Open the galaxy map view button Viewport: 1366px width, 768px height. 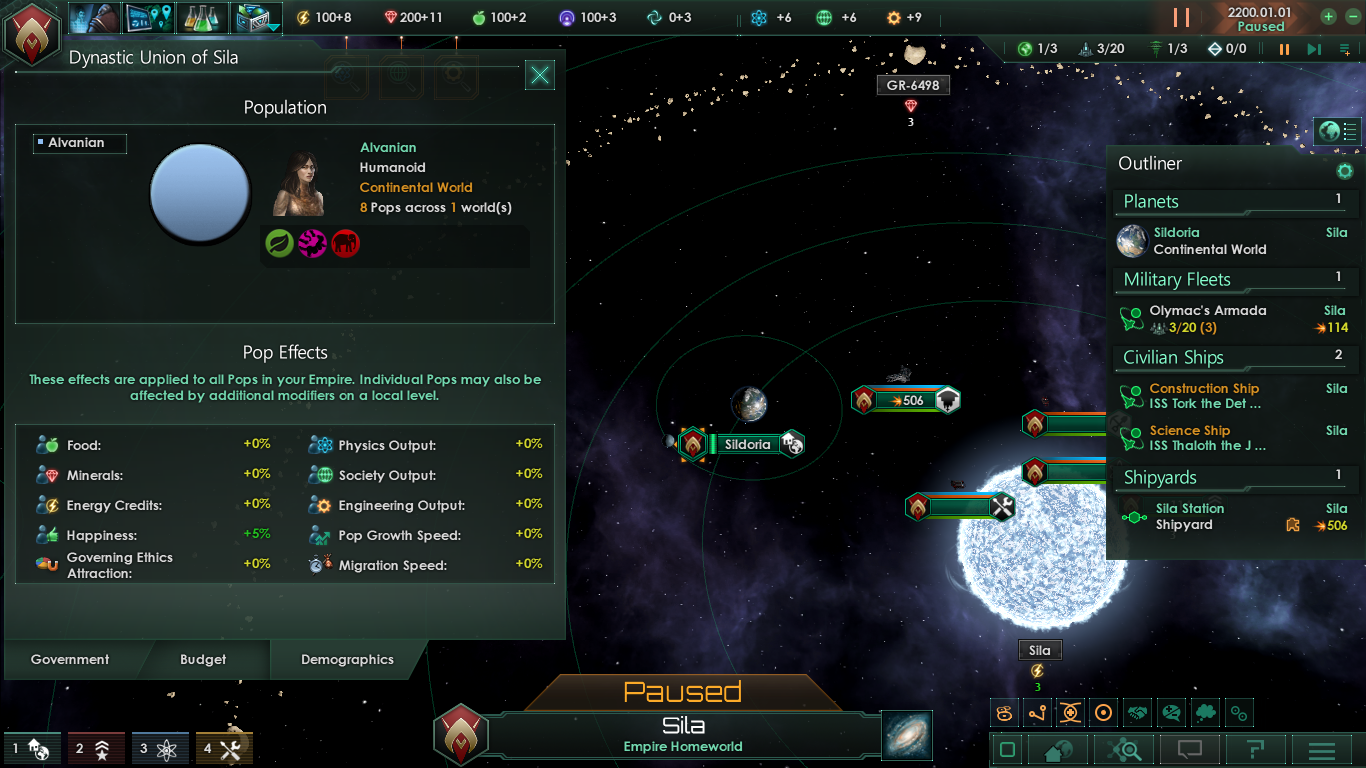click(x=907, y=735)
